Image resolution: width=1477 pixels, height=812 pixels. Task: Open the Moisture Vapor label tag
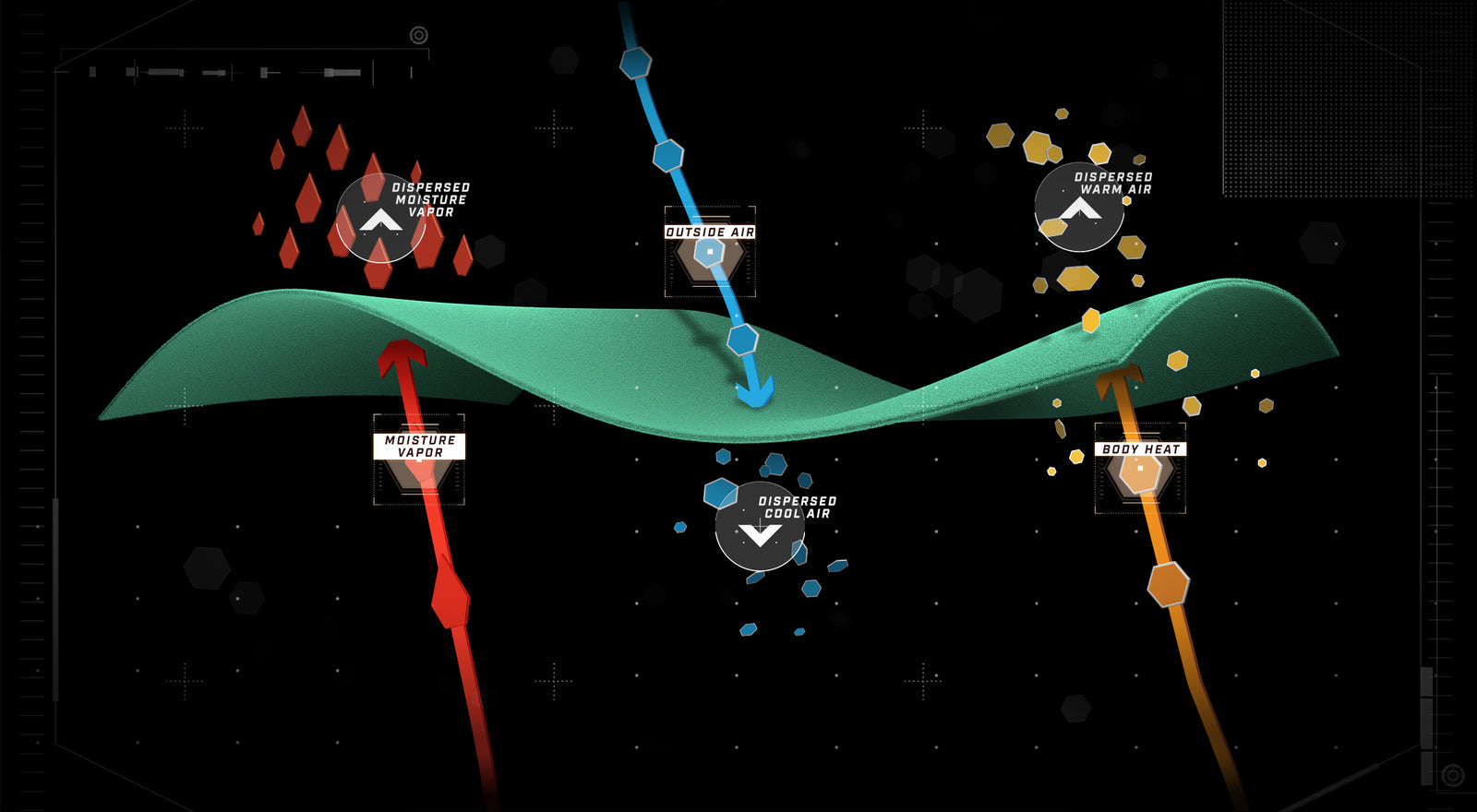pyautogui.click(x=419, y=447)
